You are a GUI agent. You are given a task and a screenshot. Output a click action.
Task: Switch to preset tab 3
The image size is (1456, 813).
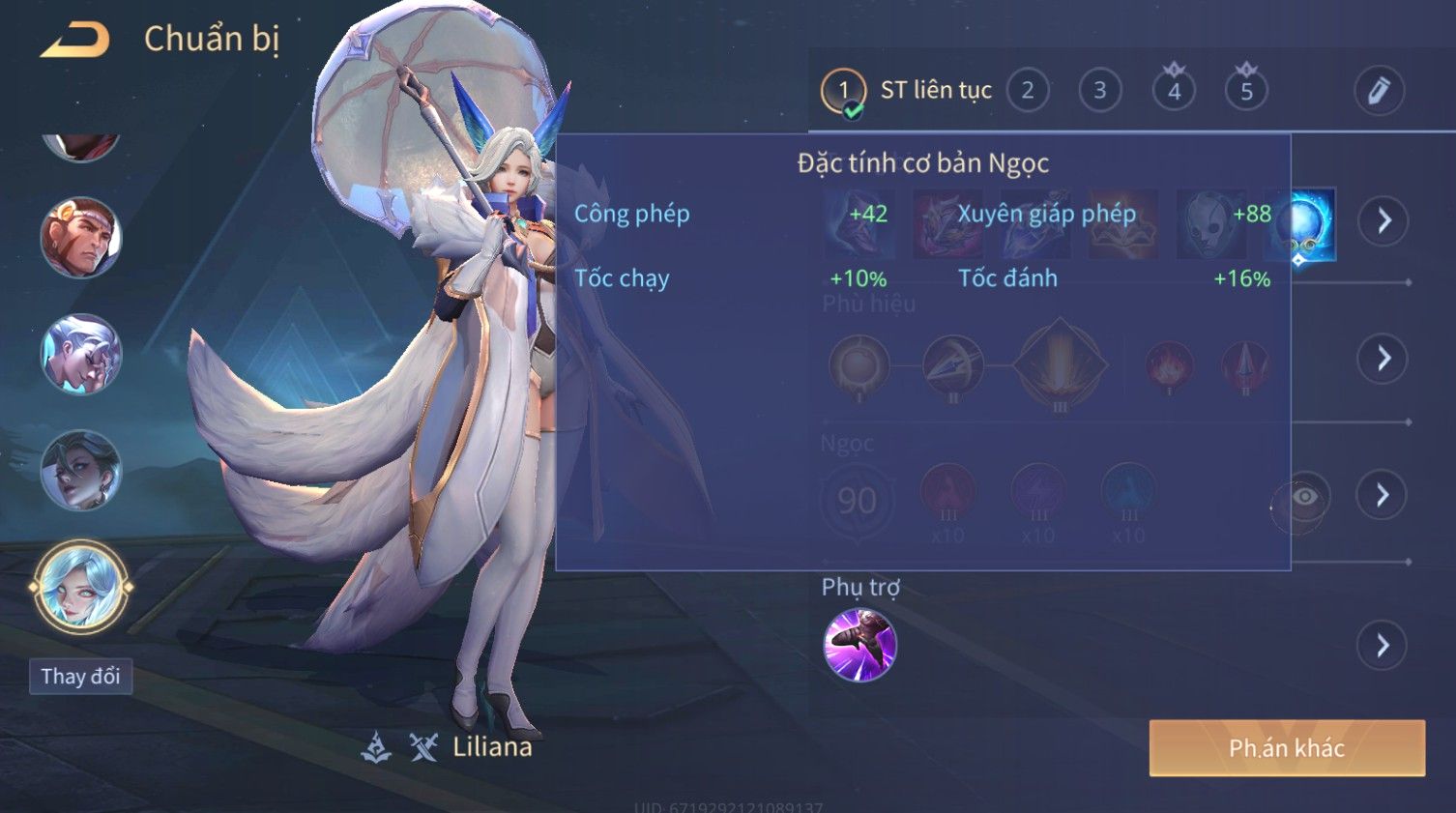1100,91
